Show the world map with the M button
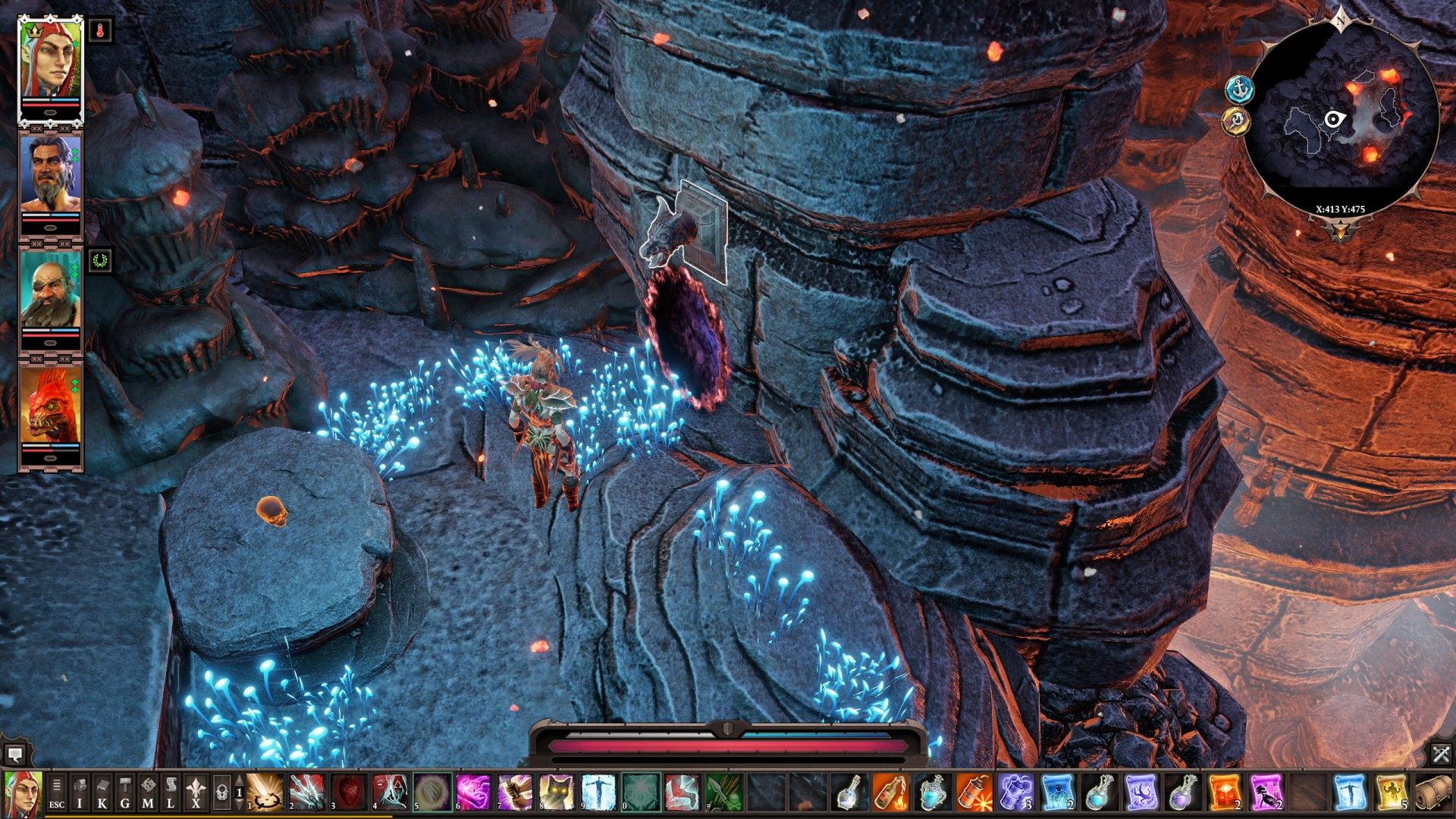The height and width of the screenshot is (819, 1456). pyautogui.click(x=148, y=792)
